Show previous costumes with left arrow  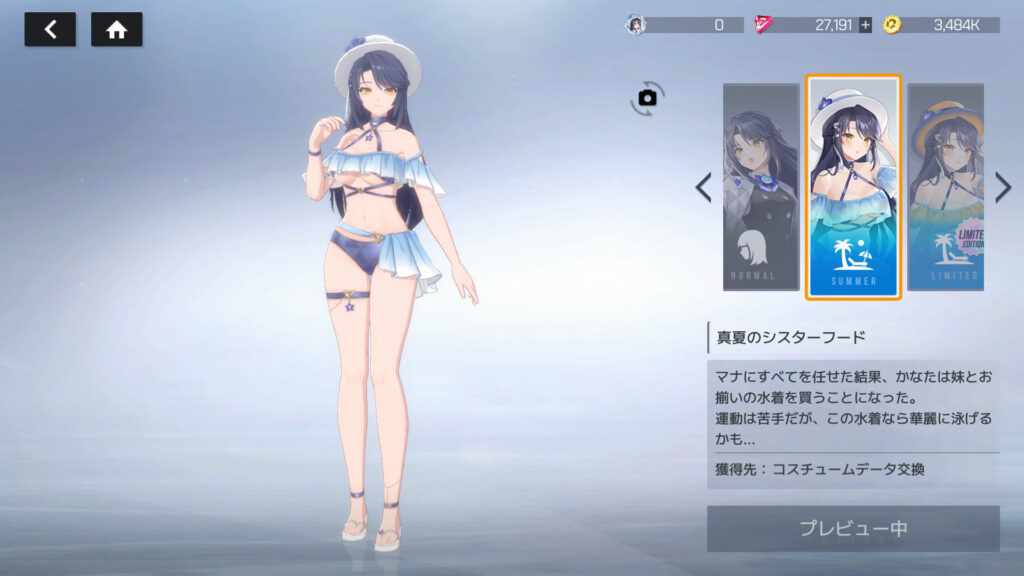704,187
